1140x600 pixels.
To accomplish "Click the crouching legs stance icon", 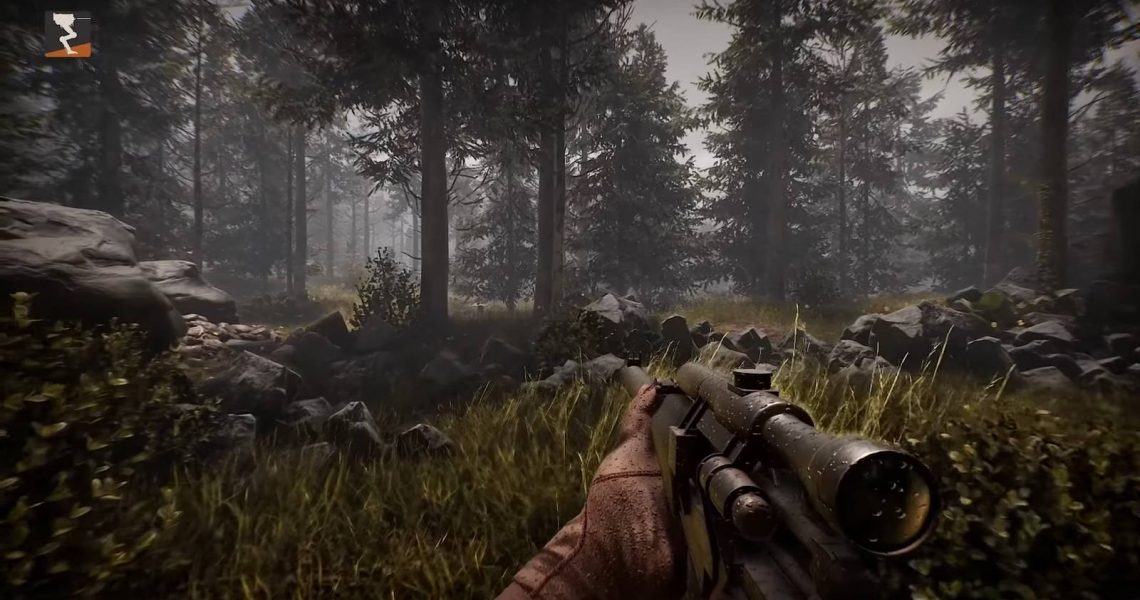I will [68, 34].
